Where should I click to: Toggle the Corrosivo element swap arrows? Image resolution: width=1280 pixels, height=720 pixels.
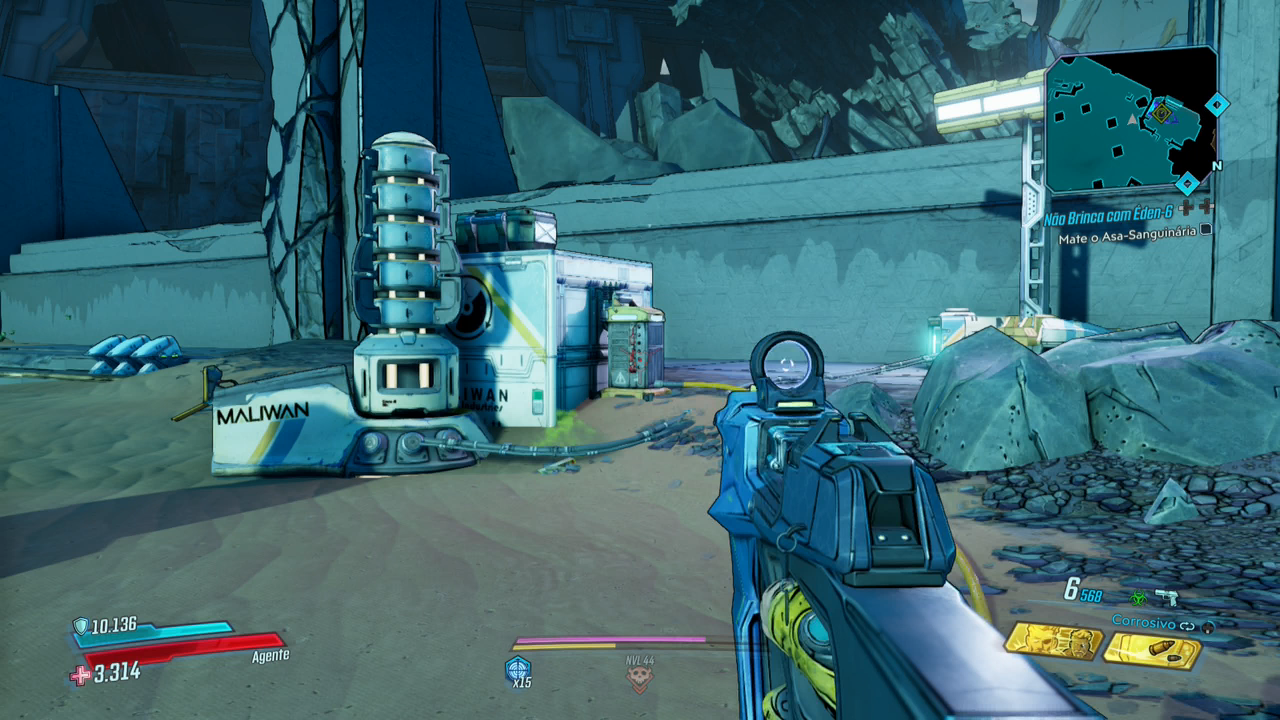point(1187,625)
